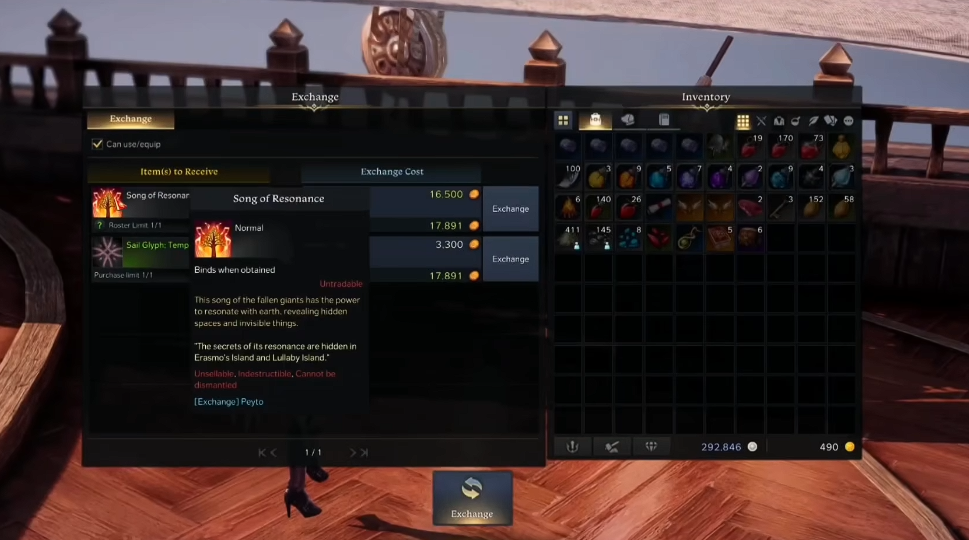Select the Exchange tab at top left
Screen dimensions: 969x540
(130, 120)
